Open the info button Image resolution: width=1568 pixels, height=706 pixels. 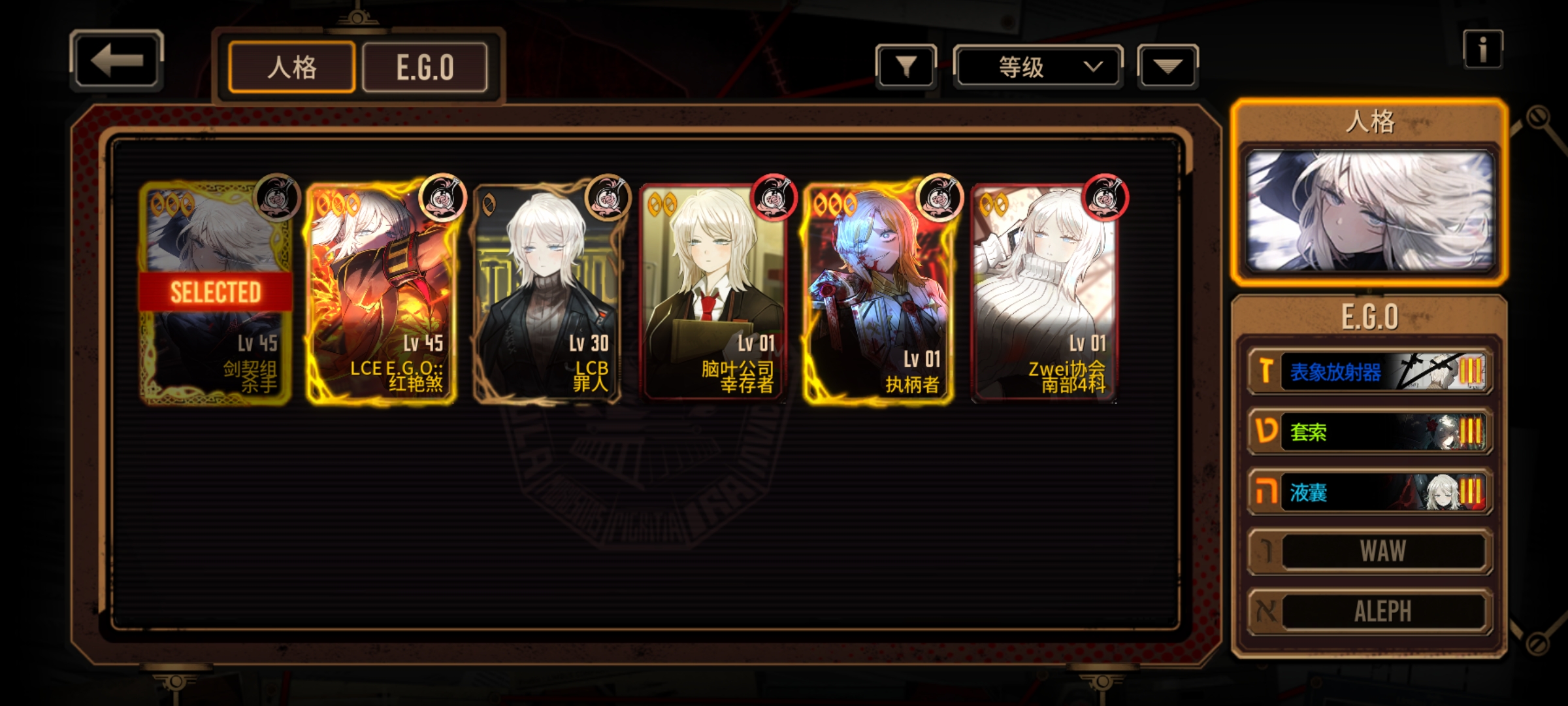pyautogui.click(x=1482, y=49)
